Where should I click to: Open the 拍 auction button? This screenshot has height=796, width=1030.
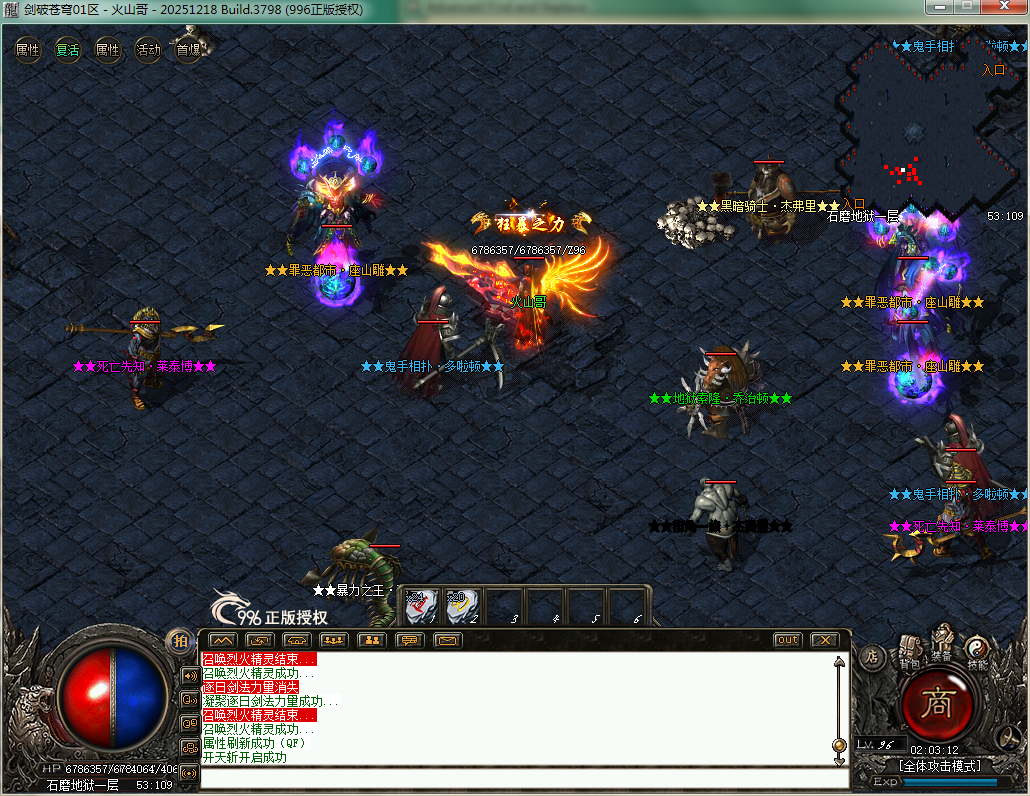[180, 640]
